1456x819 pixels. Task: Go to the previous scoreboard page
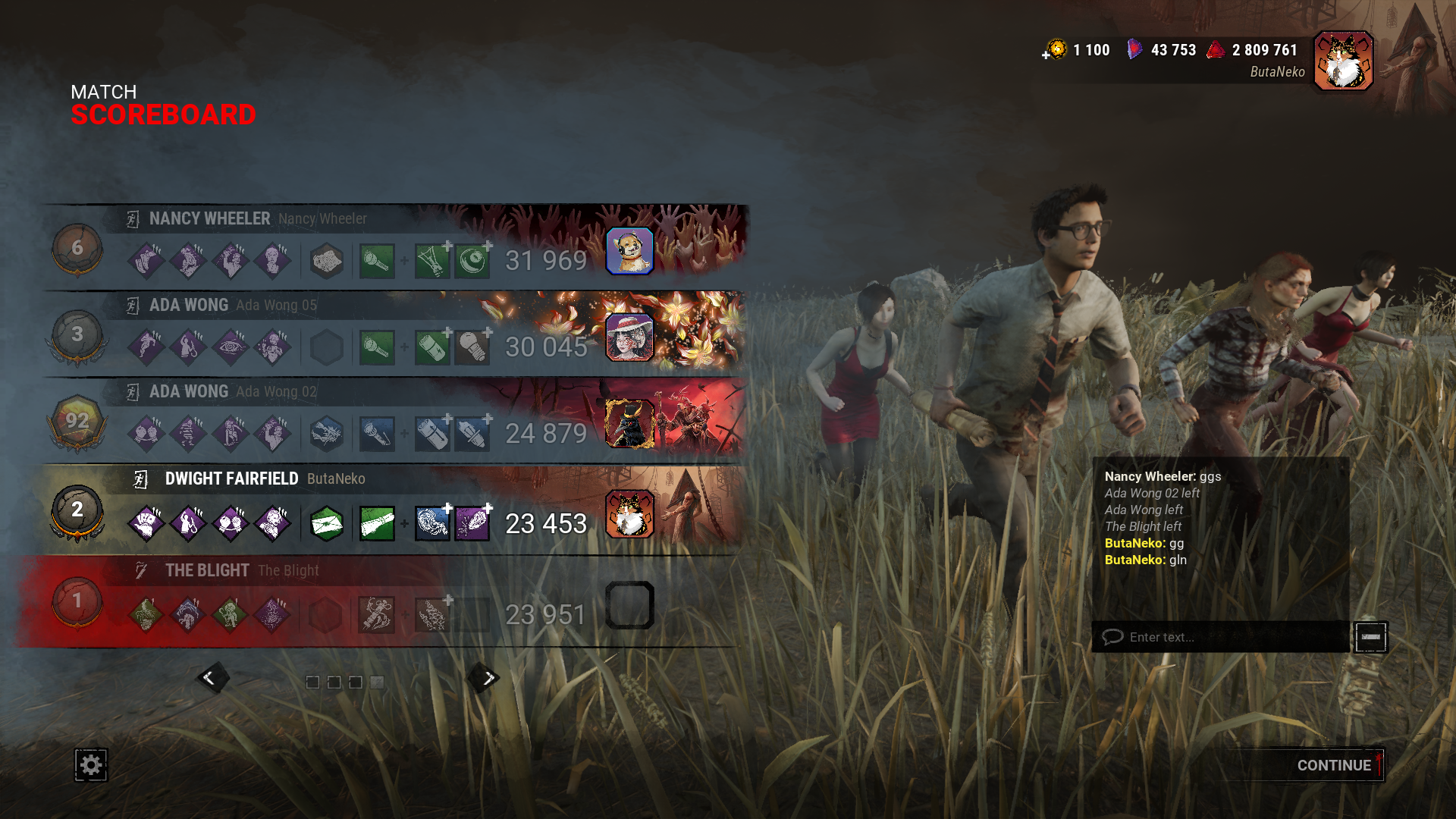click(x=210, y=678)
